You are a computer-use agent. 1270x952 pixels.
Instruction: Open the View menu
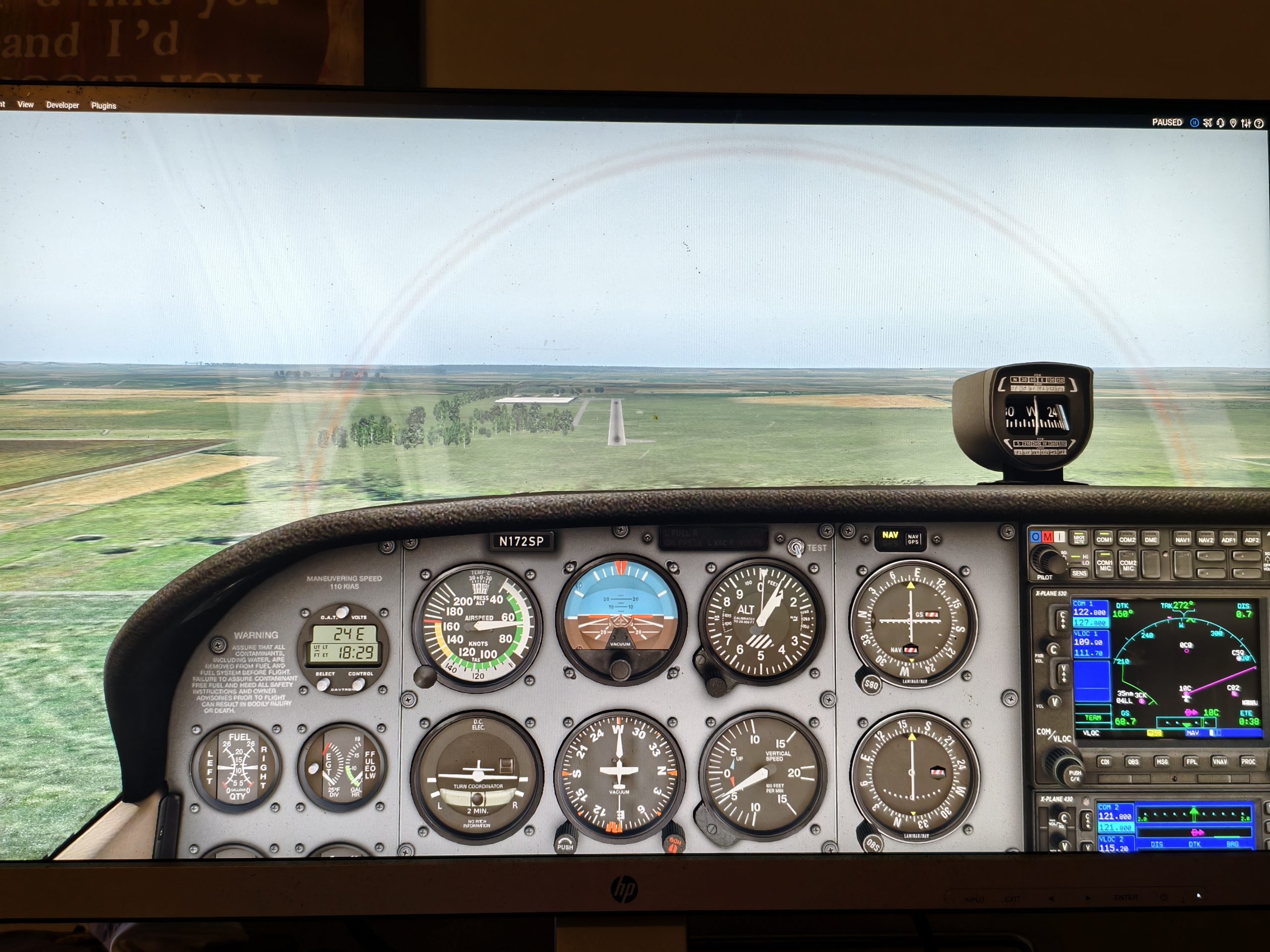pos(25,105)
